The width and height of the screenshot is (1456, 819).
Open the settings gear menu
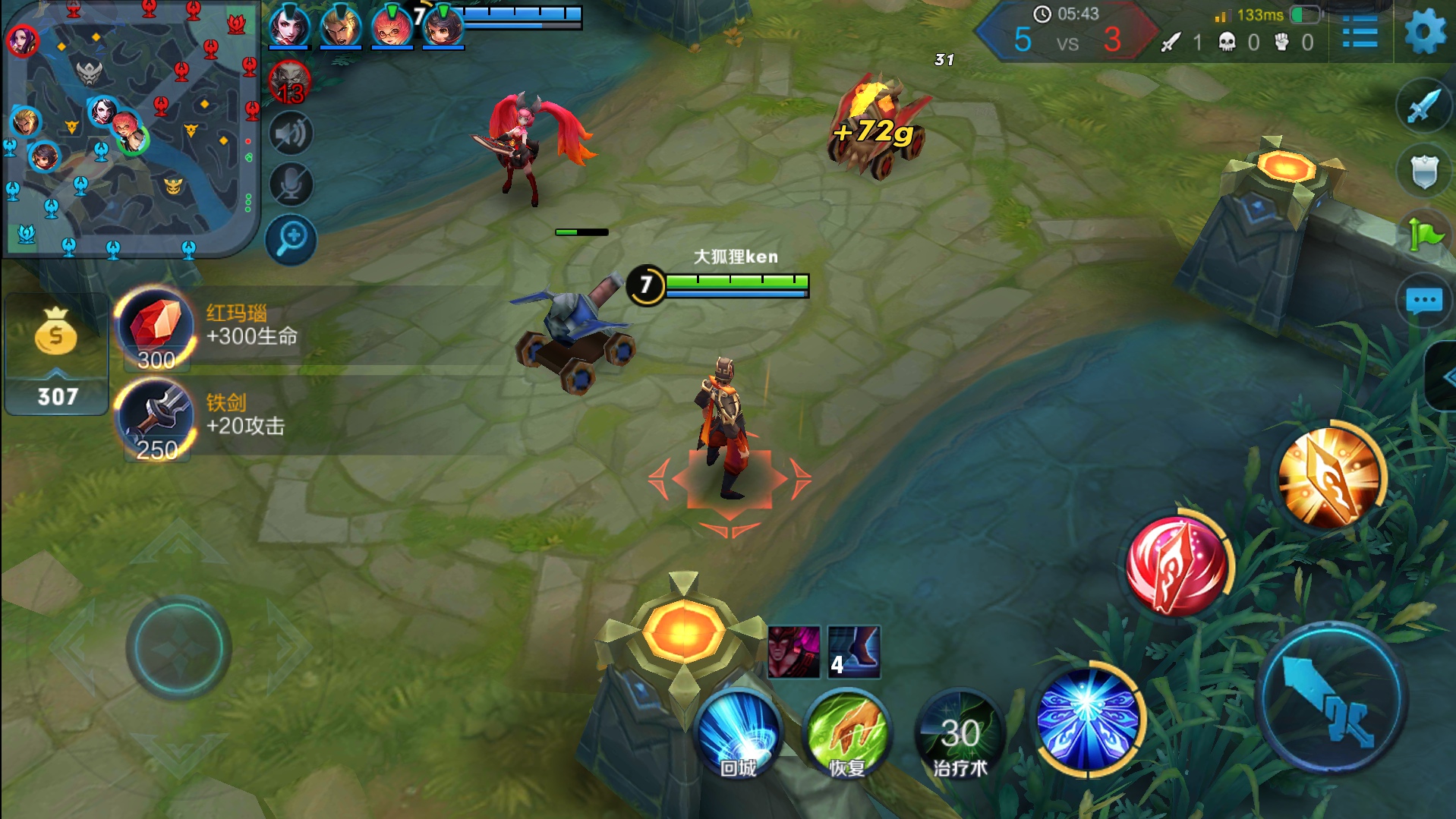1424,32
